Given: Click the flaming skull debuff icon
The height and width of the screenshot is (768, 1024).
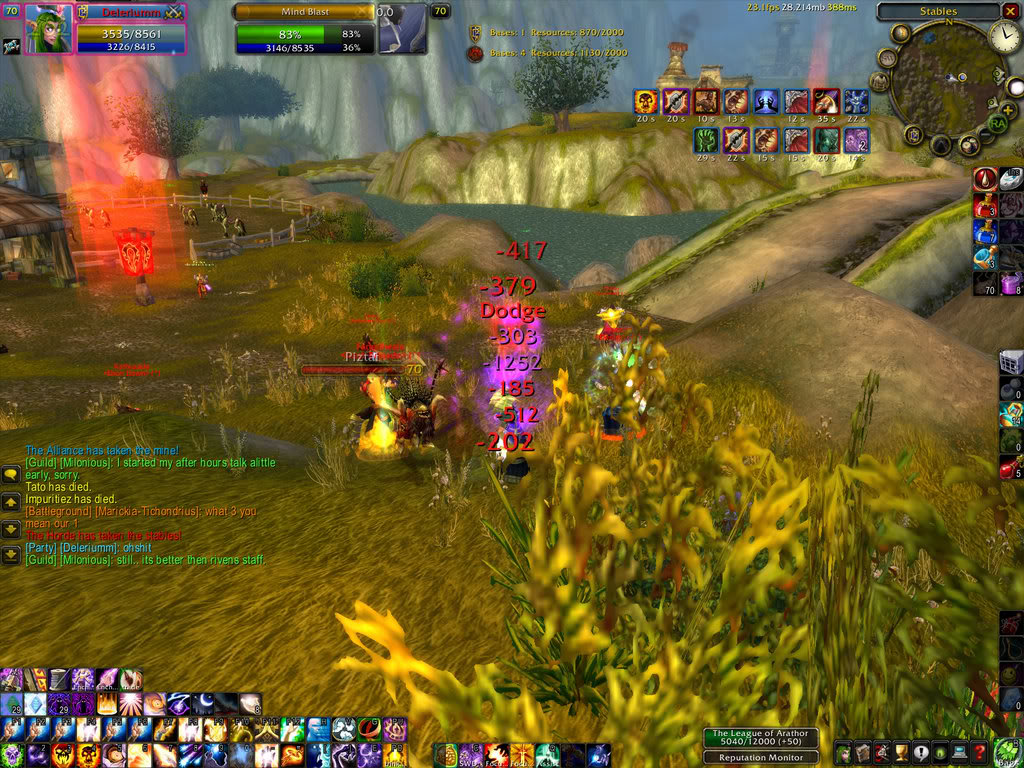Looking at the screenshot, I should [646, 101].
